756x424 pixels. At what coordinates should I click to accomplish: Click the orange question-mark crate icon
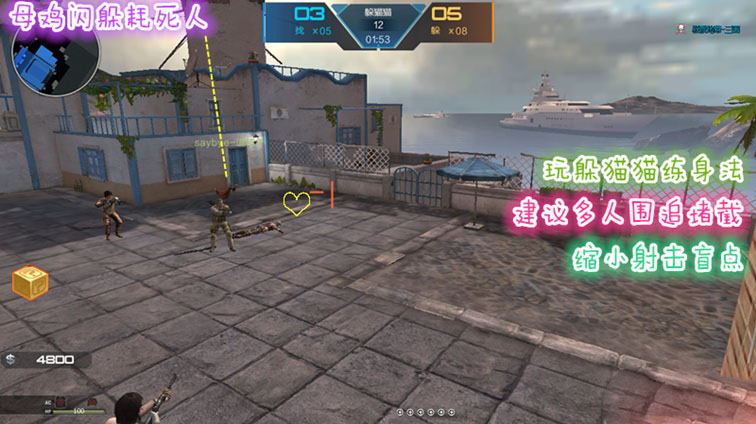click(x=28, y=283)
